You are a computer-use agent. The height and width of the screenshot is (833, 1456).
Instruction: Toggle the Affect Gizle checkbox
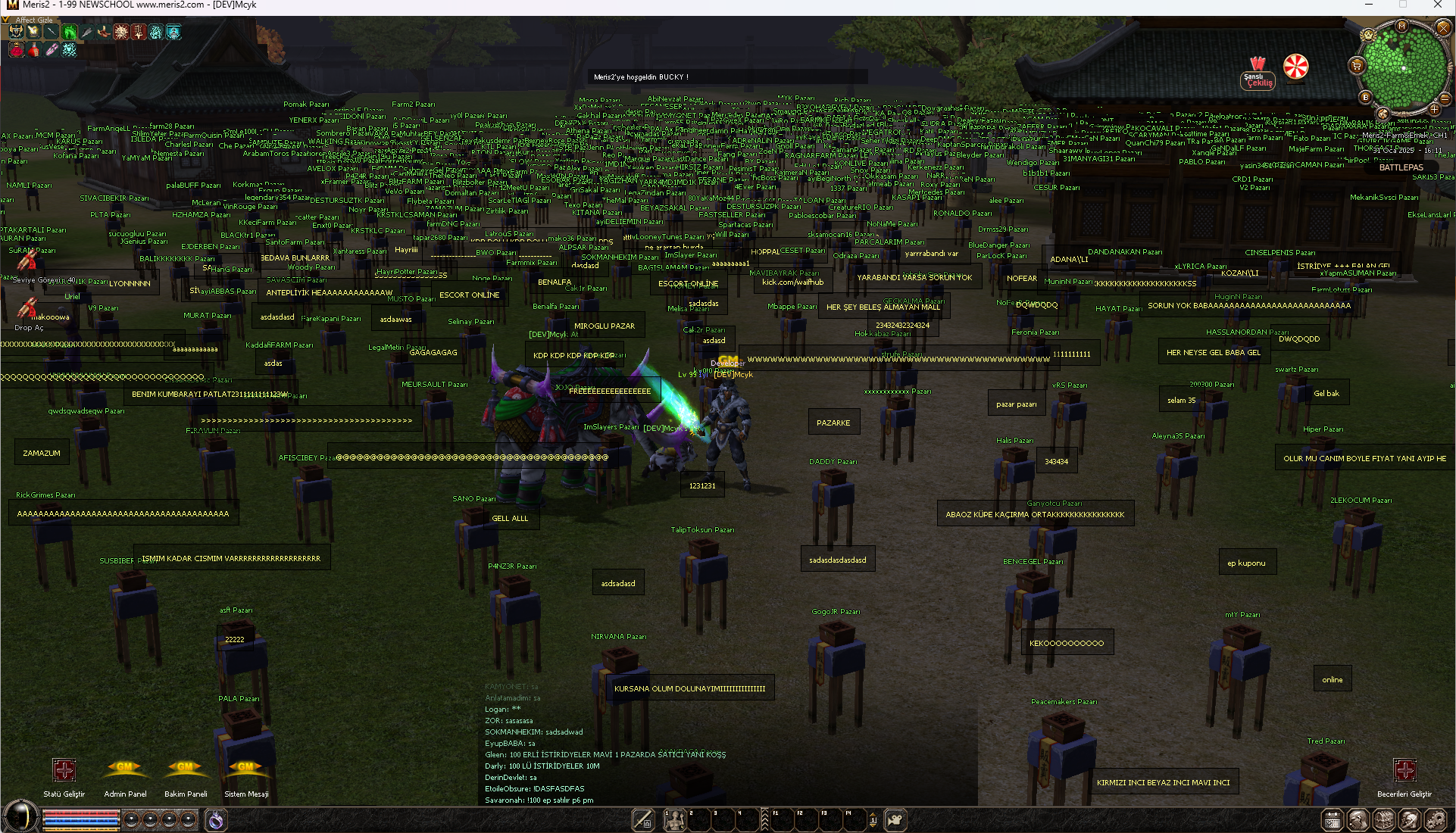[x=5, y=20]
